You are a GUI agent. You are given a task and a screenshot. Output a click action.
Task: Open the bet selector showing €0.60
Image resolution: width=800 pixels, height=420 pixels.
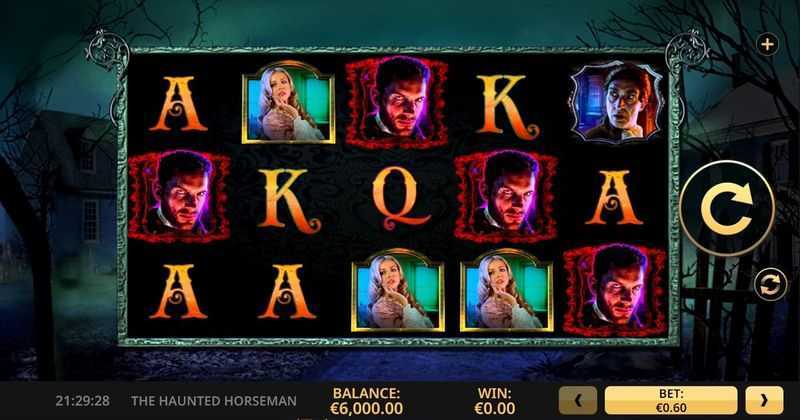point(671,401)
